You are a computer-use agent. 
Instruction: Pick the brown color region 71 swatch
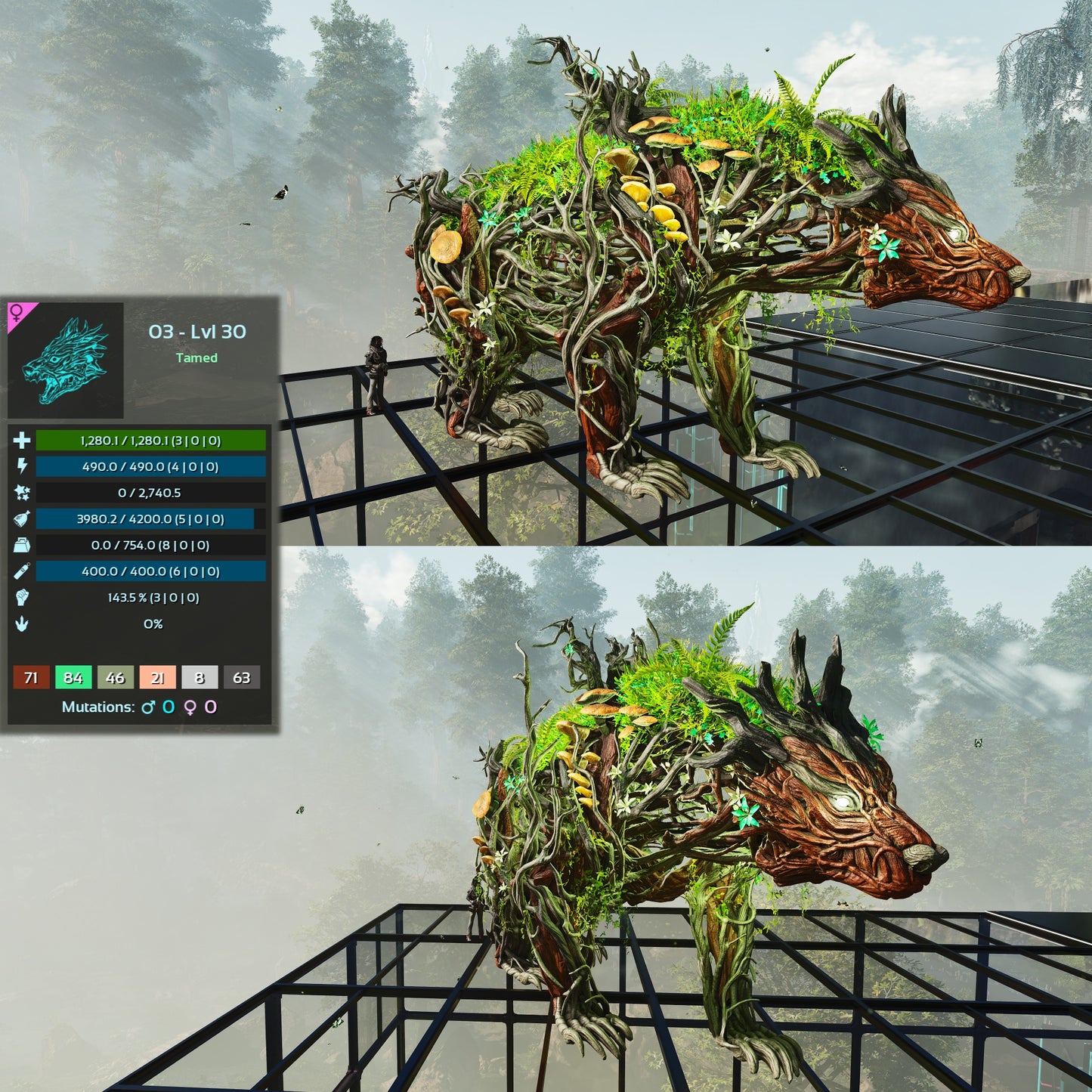pos(31,677)
